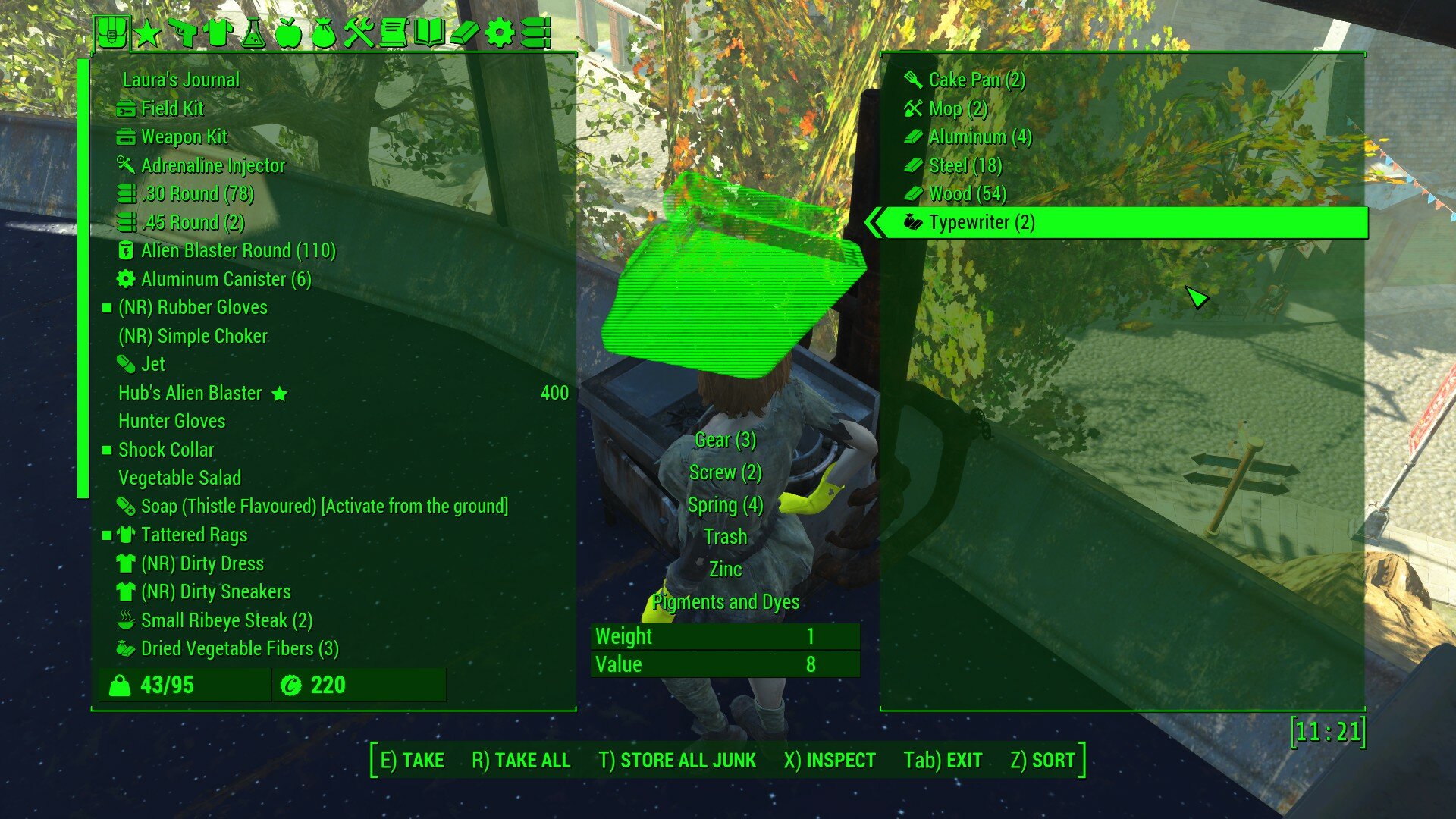The image size is (1456, 819).
Task: Click the open book Magazines category icon
Action: coord(428,32)
